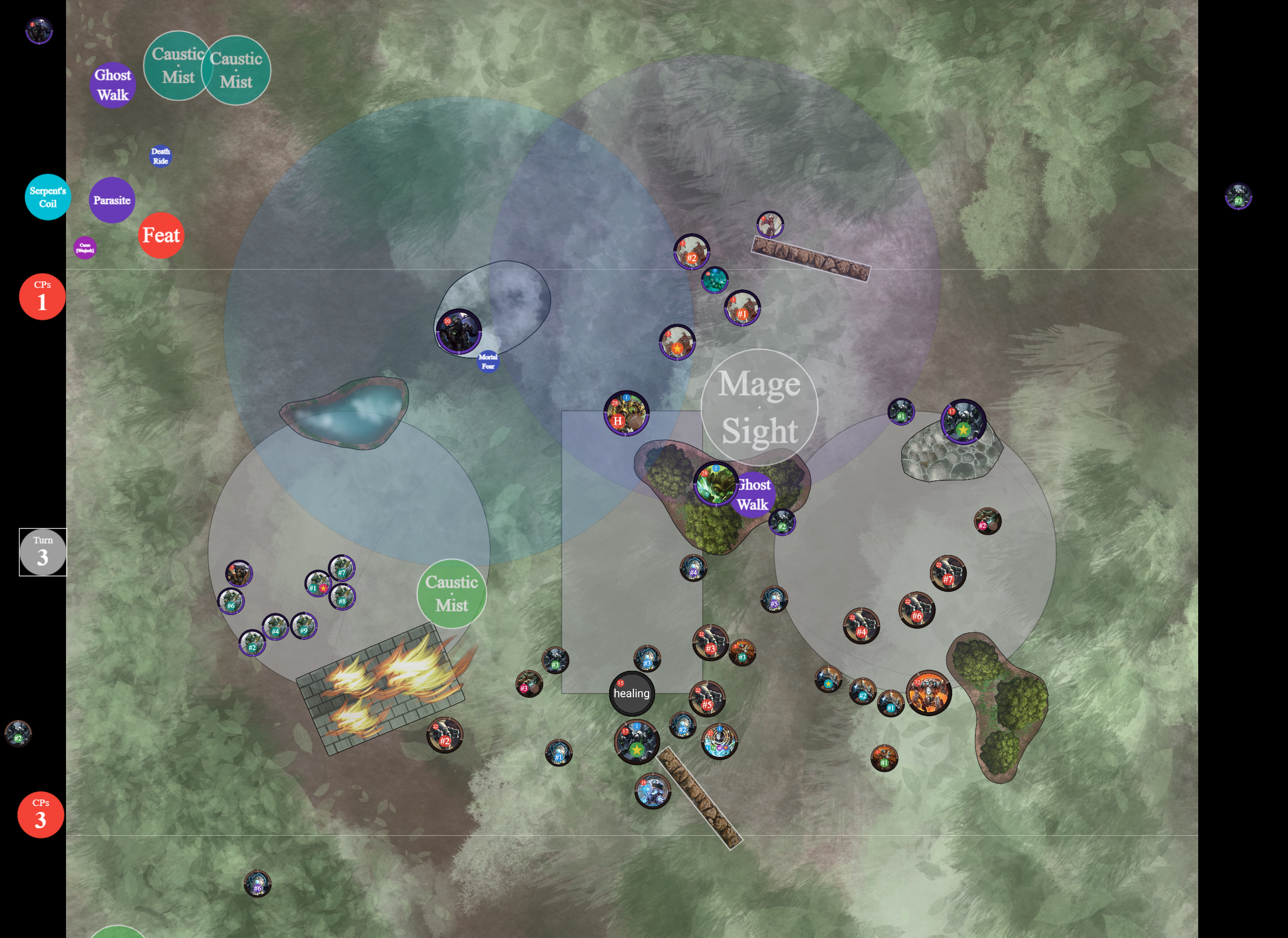Select the small Curse [Warjack] token
The height and width of the screenshot is (938, 1288).
tap(84, 248)
